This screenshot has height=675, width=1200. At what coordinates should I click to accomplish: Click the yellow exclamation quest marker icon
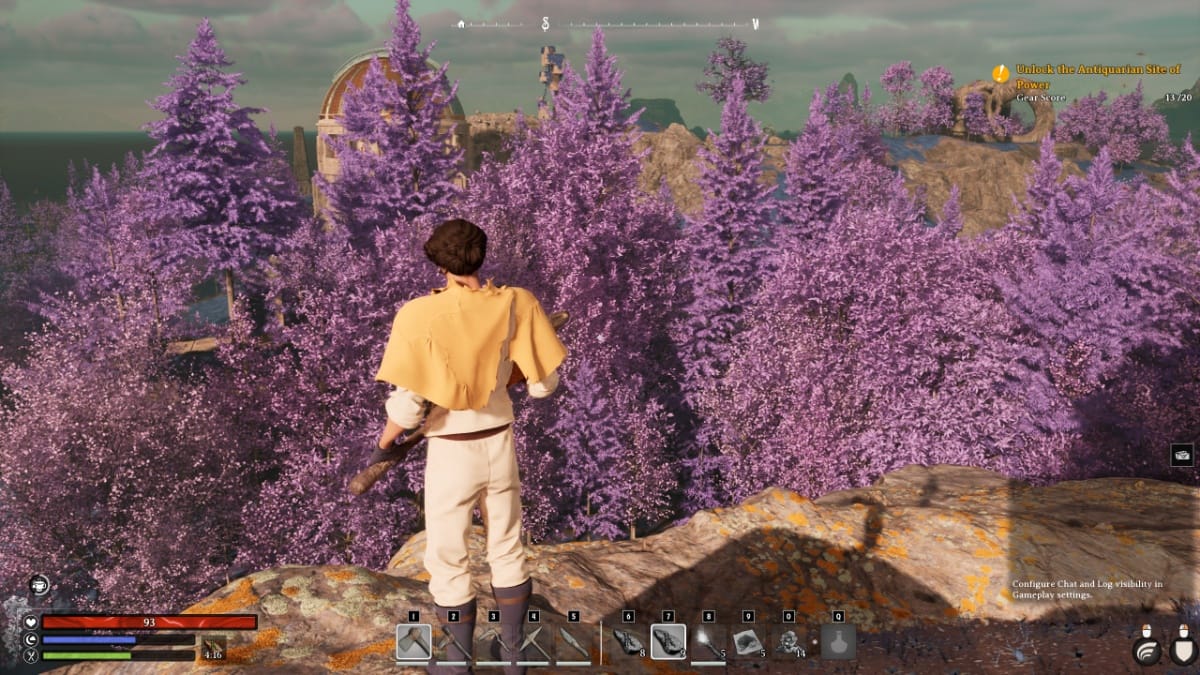click(x=1001, y=73)
